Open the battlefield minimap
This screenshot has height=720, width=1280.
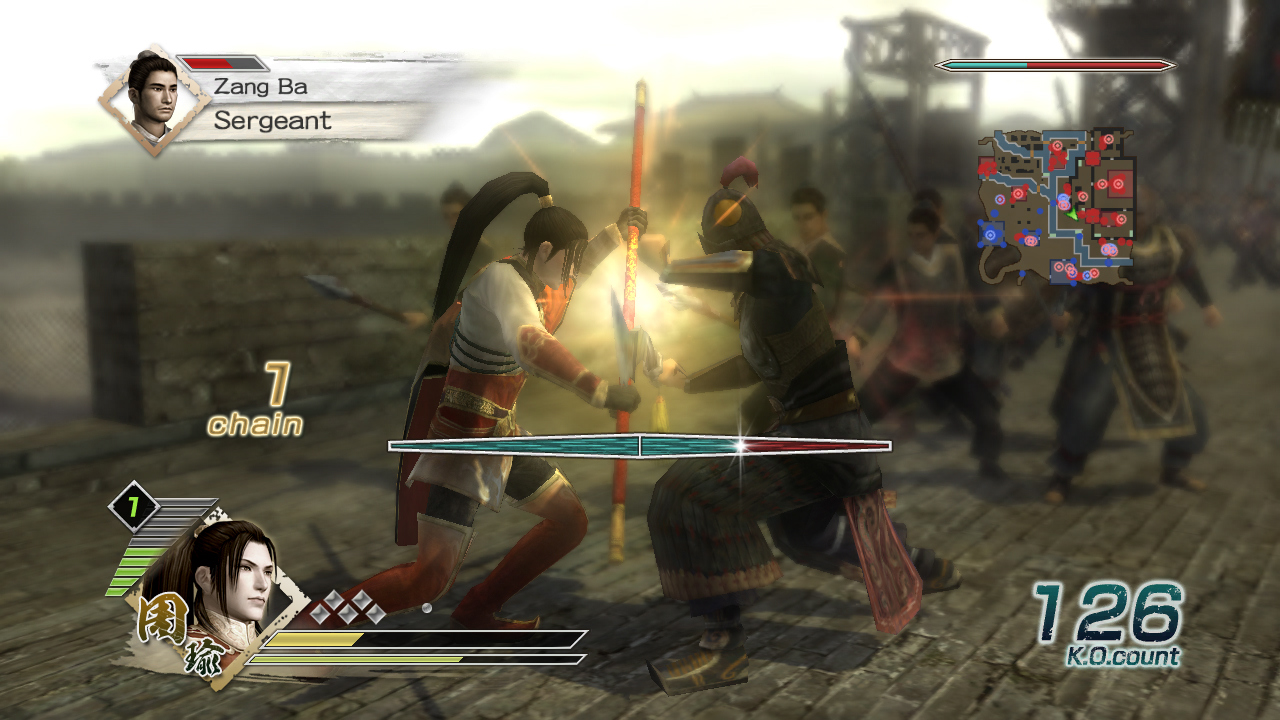[x=1056, y=205]
